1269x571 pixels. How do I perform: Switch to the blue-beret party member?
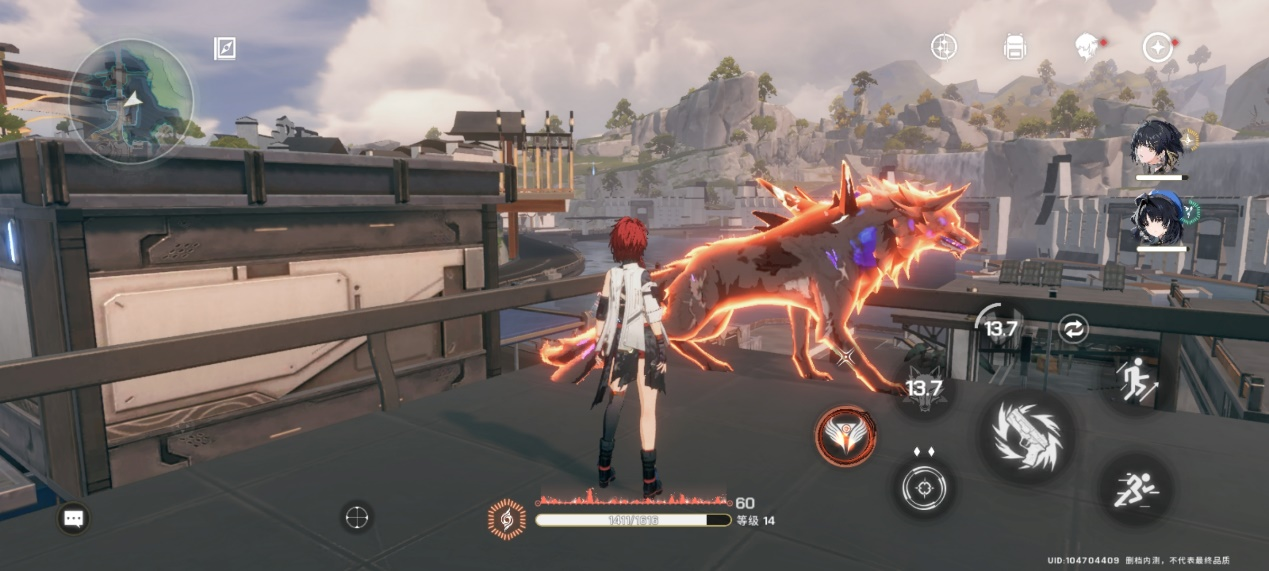point(1158,220)
